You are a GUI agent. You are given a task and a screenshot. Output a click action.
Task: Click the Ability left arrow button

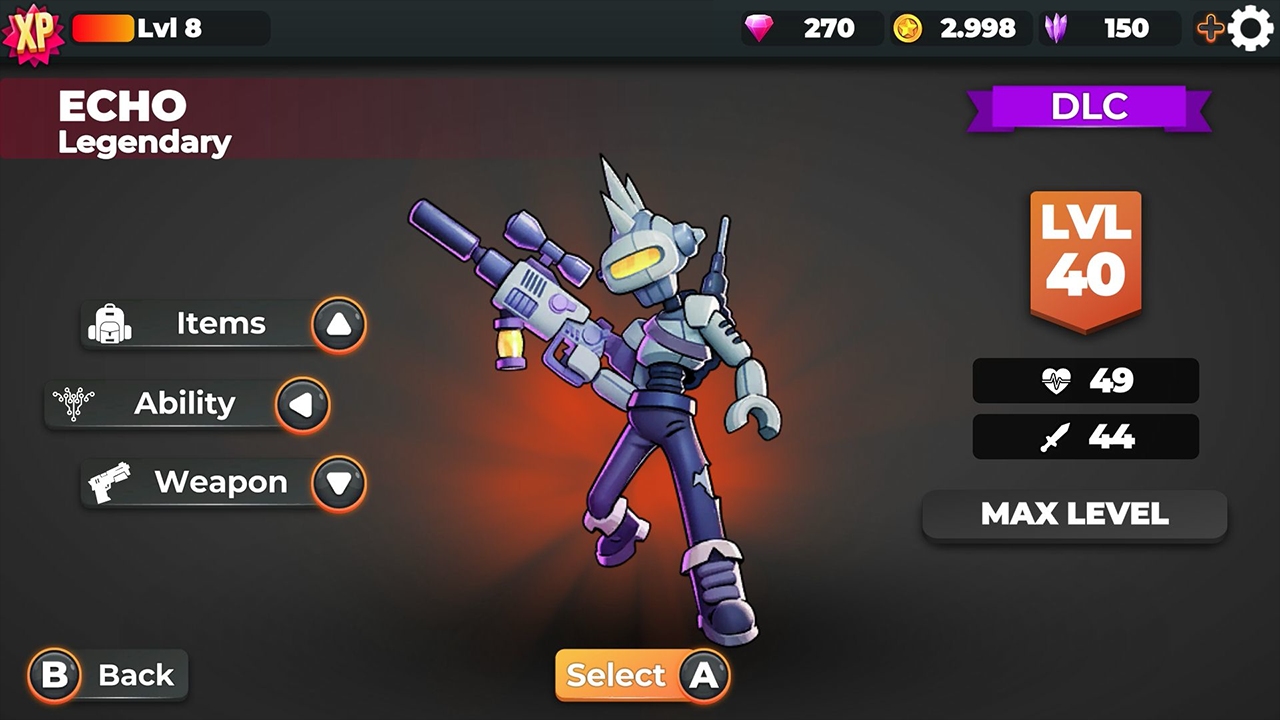(301, 403)
